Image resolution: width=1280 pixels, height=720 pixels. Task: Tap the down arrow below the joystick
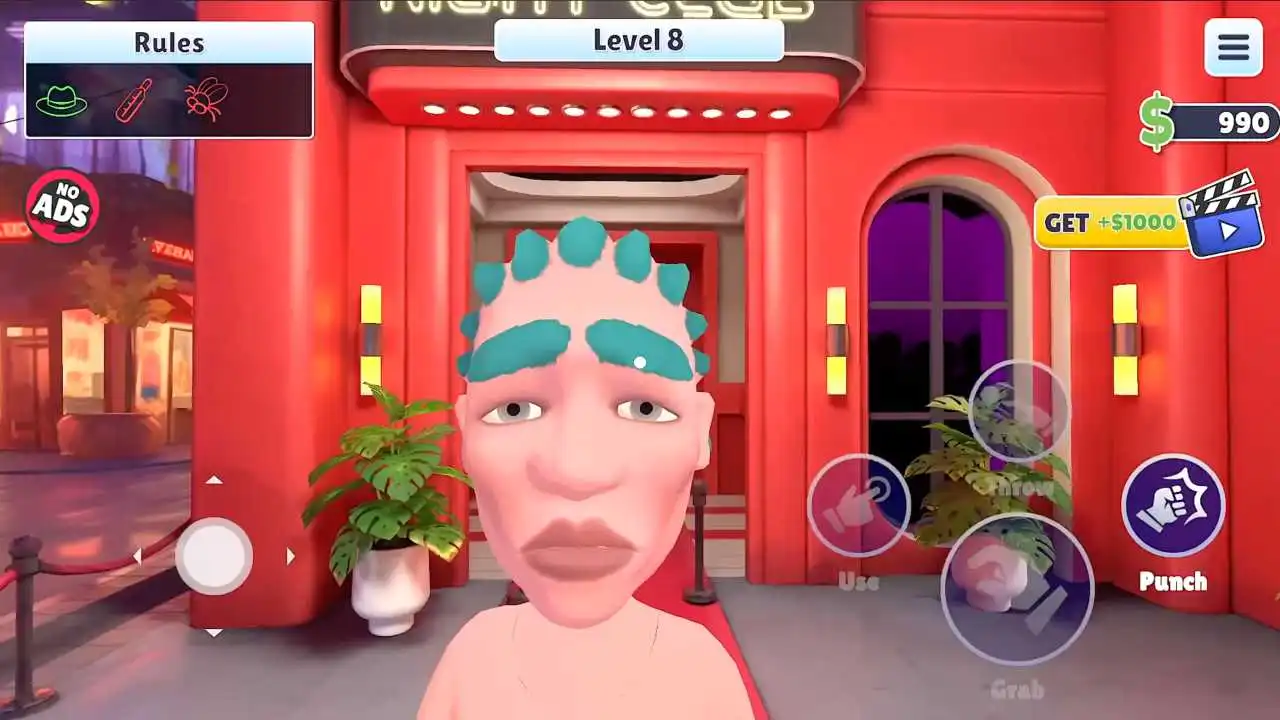tap(215, 633)
